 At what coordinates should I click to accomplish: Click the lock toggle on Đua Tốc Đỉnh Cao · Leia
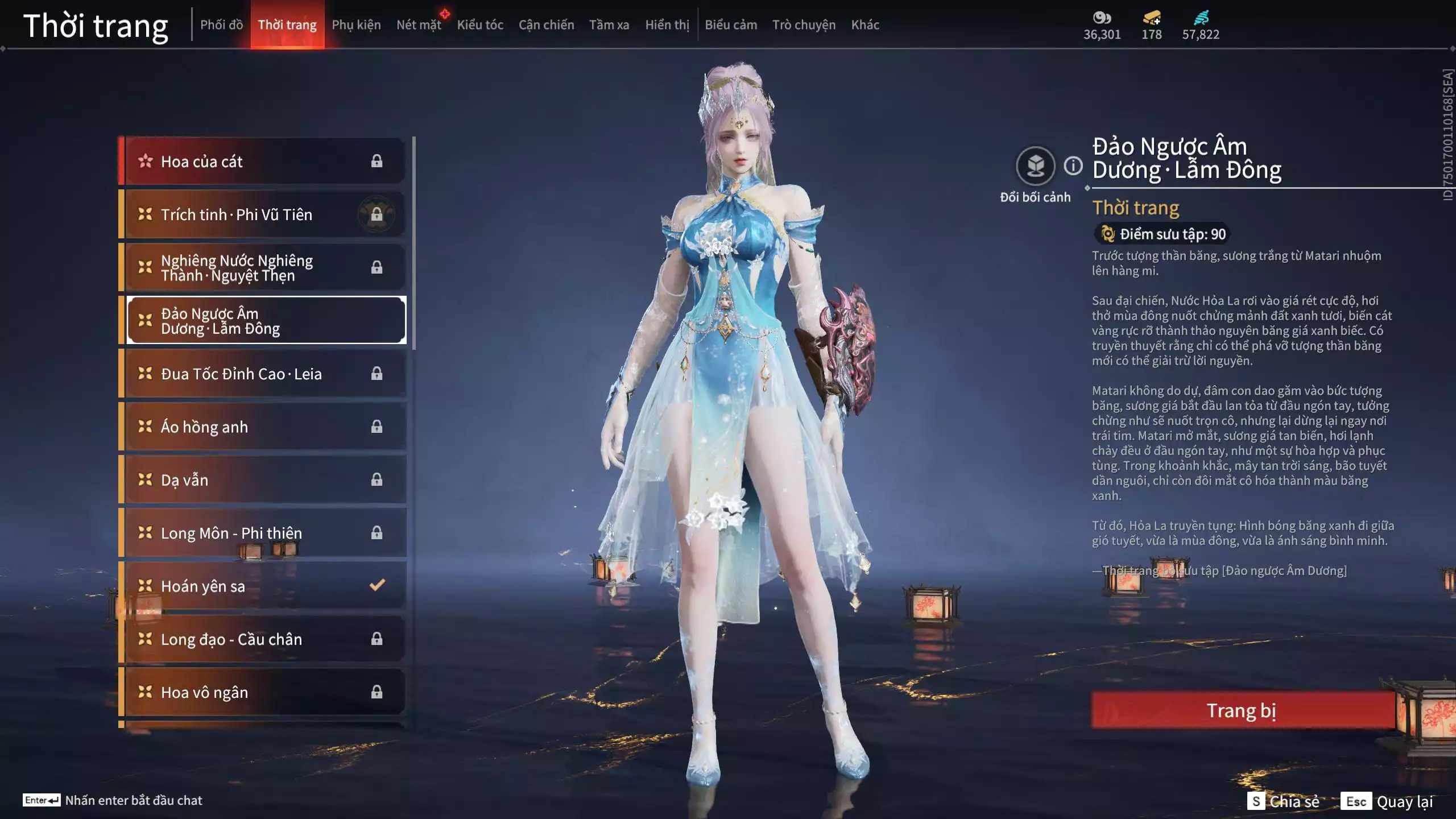point(377,374)
